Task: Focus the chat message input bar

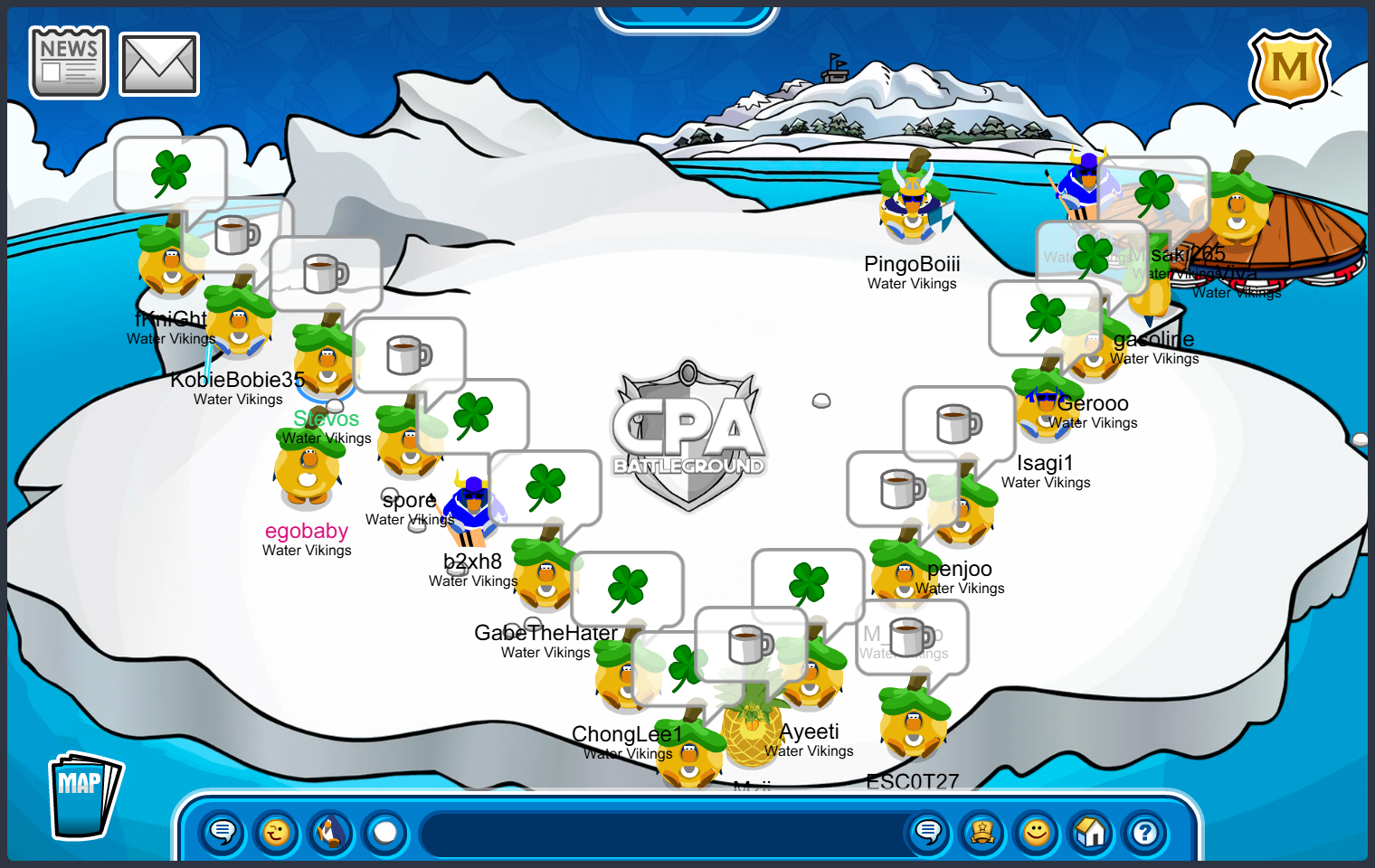Action: [660, 834]
